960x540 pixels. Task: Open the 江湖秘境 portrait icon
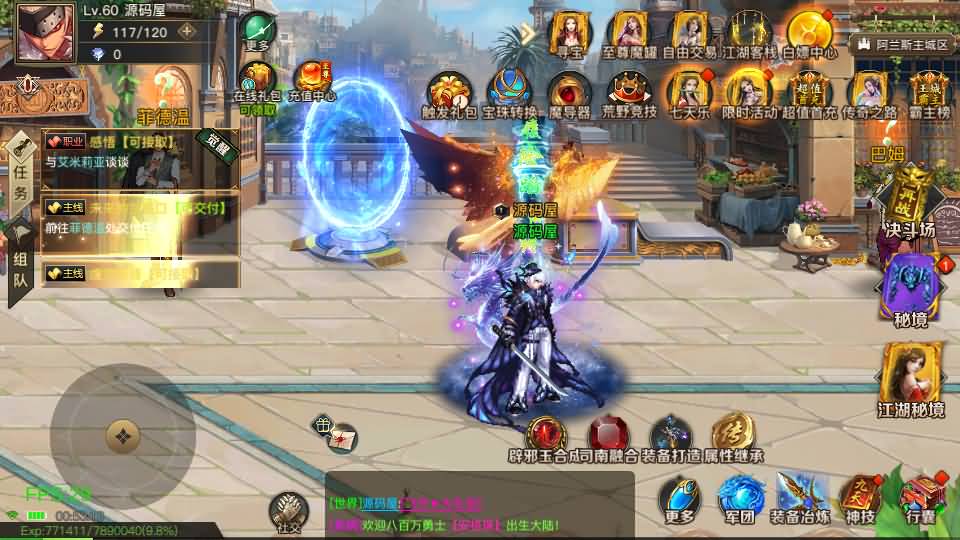(911, 376)
